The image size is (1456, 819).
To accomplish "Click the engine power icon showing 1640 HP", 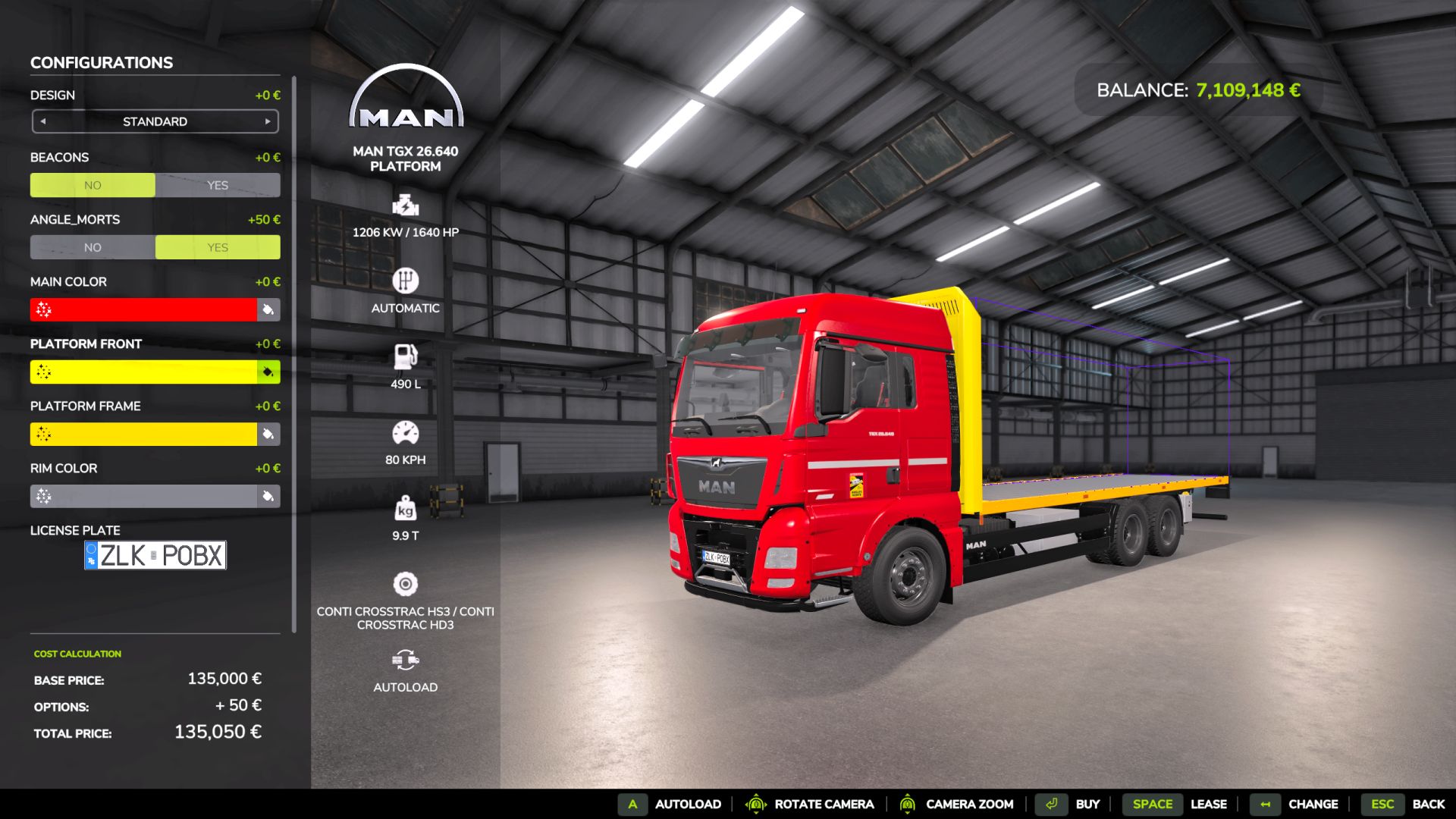I will tap(406, 205).
